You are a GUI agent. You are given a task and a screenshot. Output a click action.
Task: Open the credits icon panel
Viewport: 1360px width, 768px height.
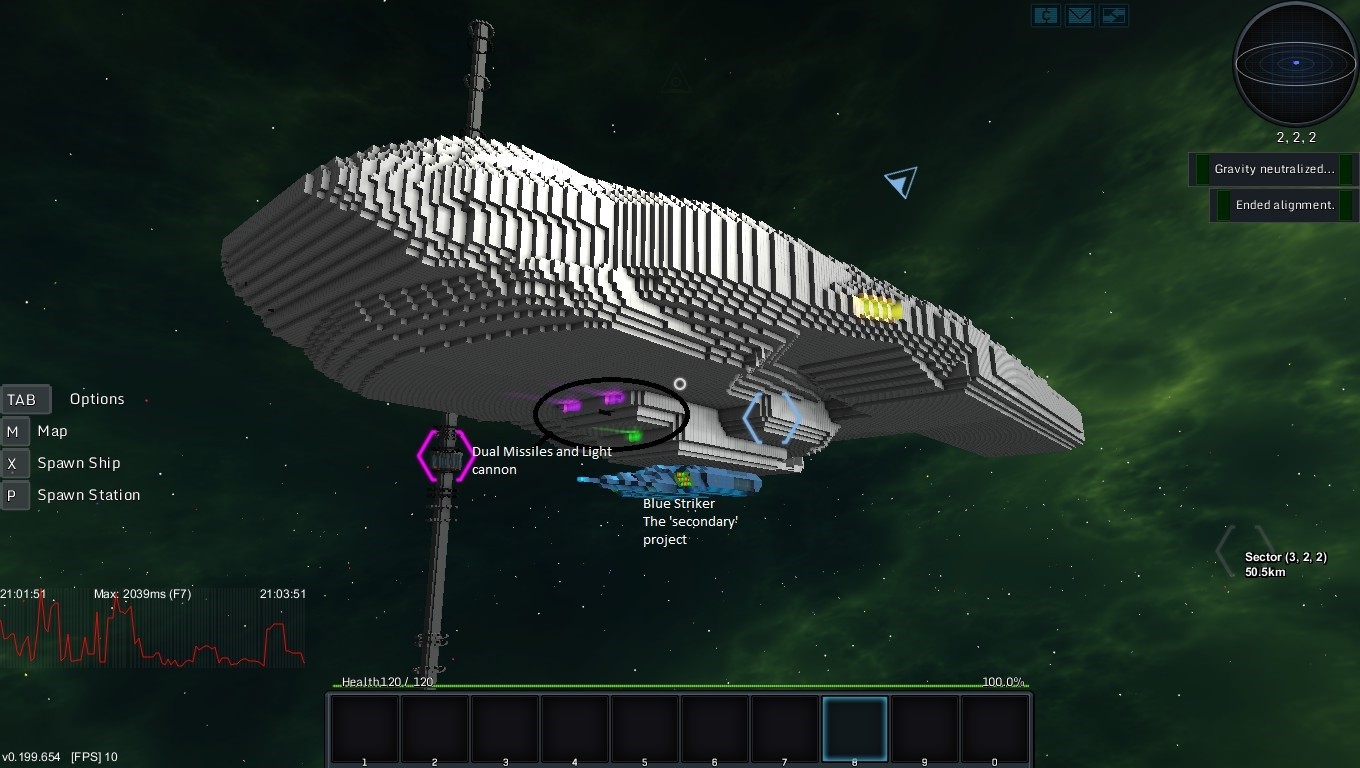(1046, 15)
